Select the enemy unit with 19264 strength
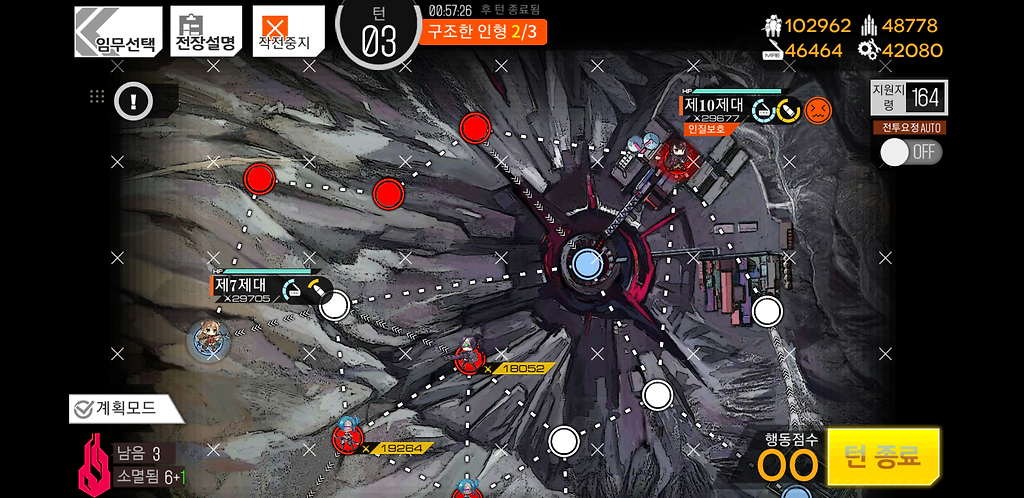1024x498 pixels. tap(348, 436)
